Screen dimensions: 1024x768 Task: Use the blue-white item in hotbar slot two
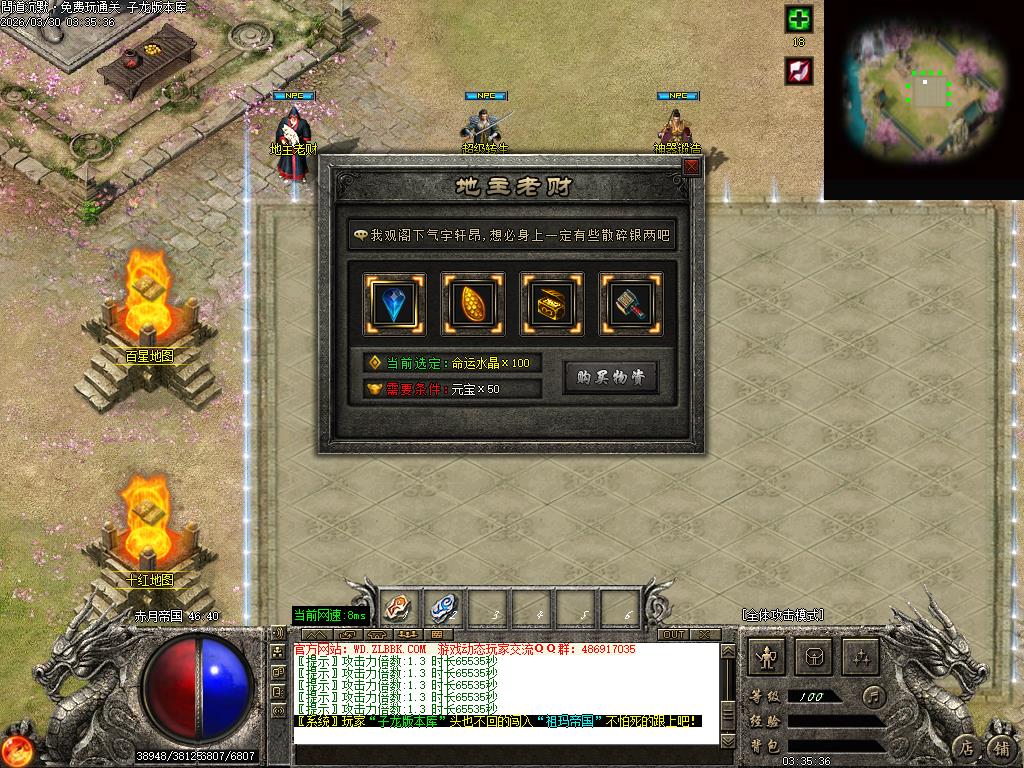point(442,607)
